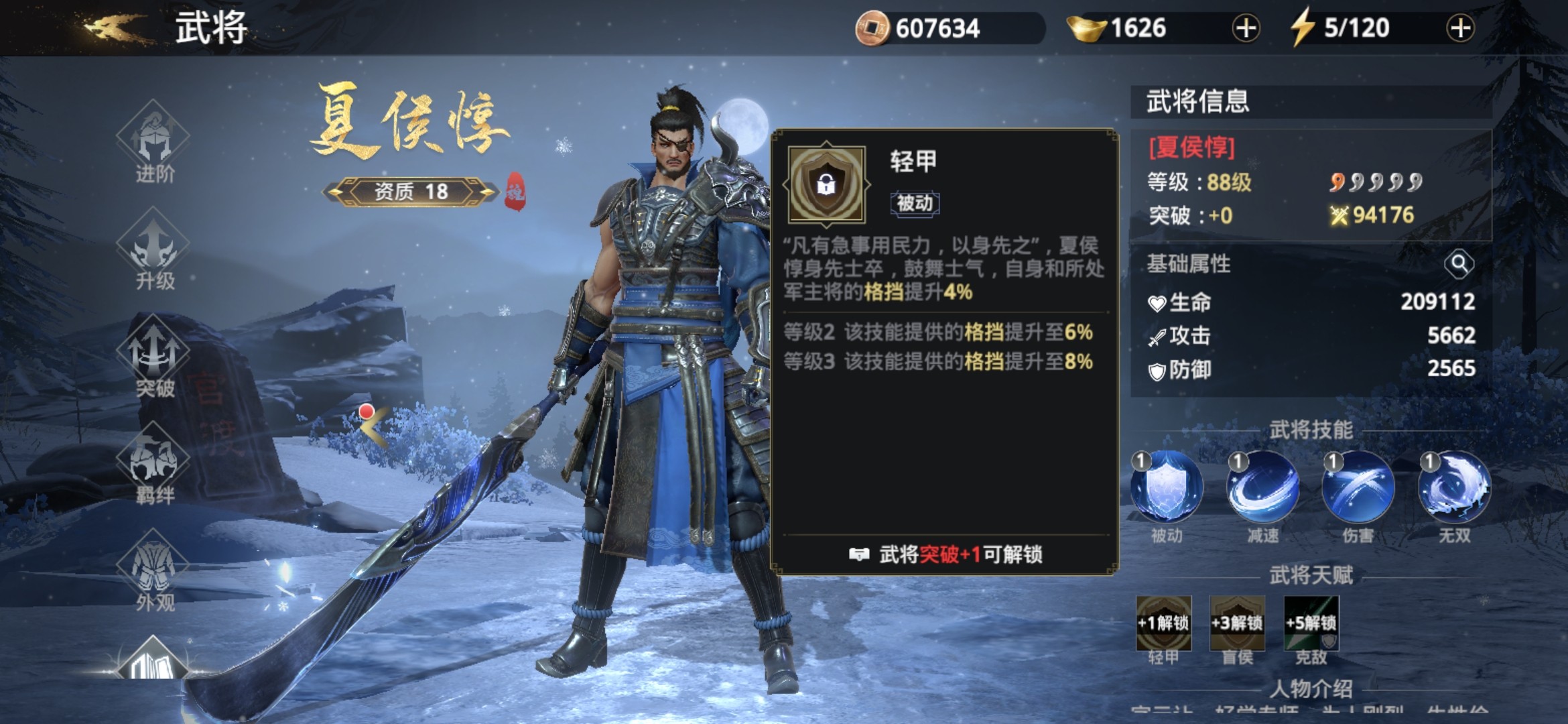1568x724 pixels.
Task: Click the copper coin currency icon
Action: coord(872,28)
